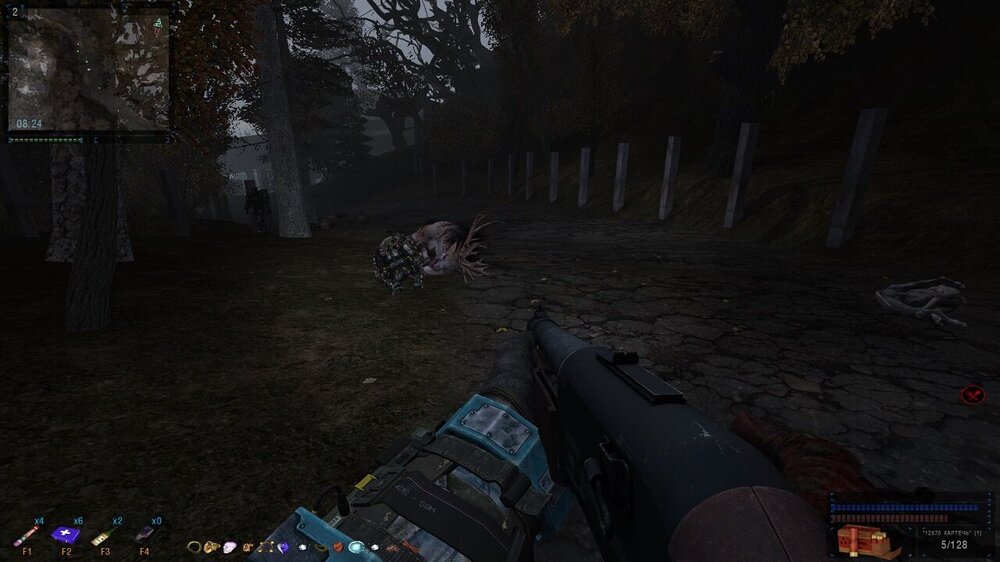This screenshot has height=562, width=1000.
Task: Click the minimap in the corner
Action: (88, 70)
